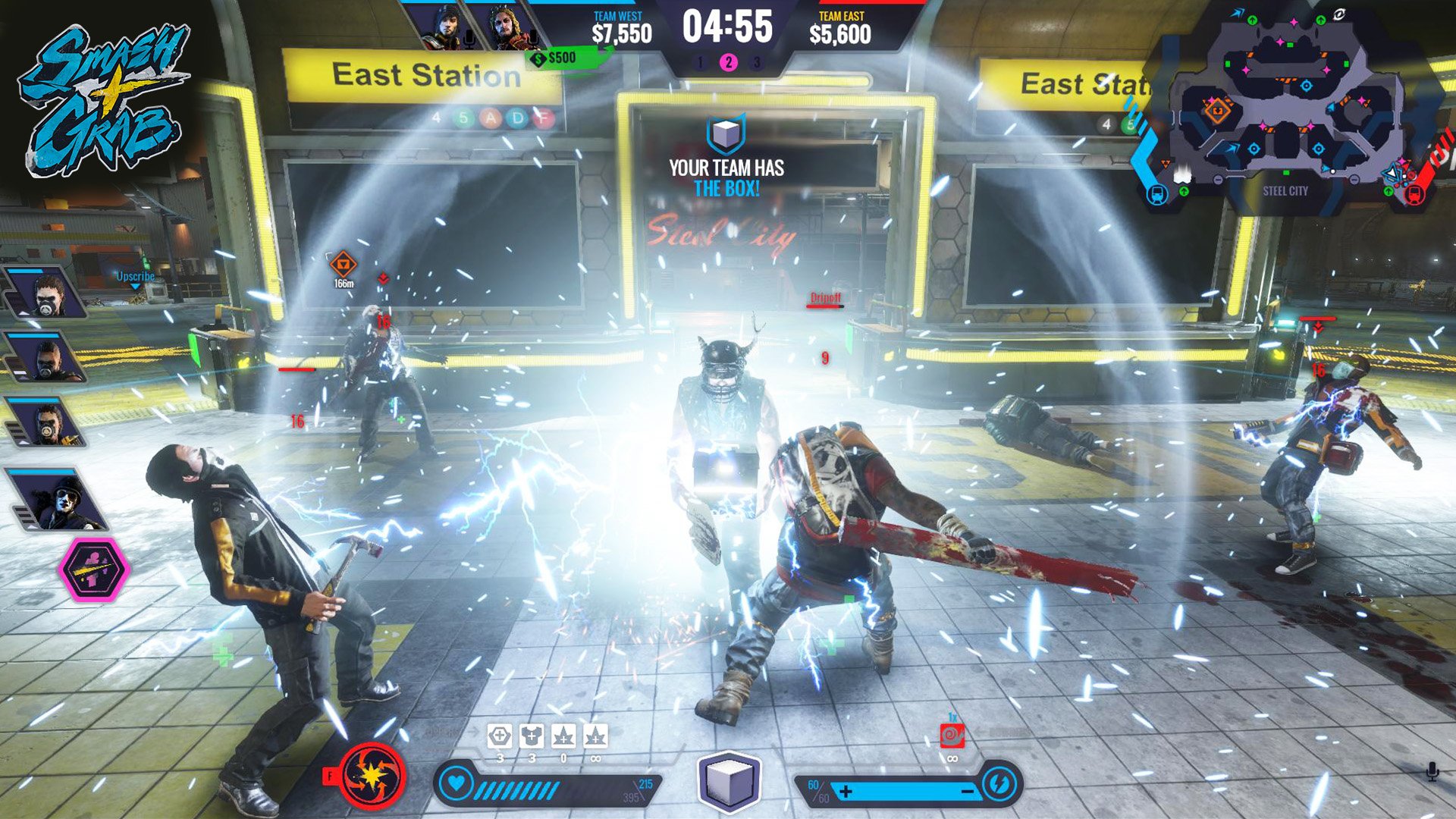Use the red snail item slot

pyautogui.click(x=951, y=735)
